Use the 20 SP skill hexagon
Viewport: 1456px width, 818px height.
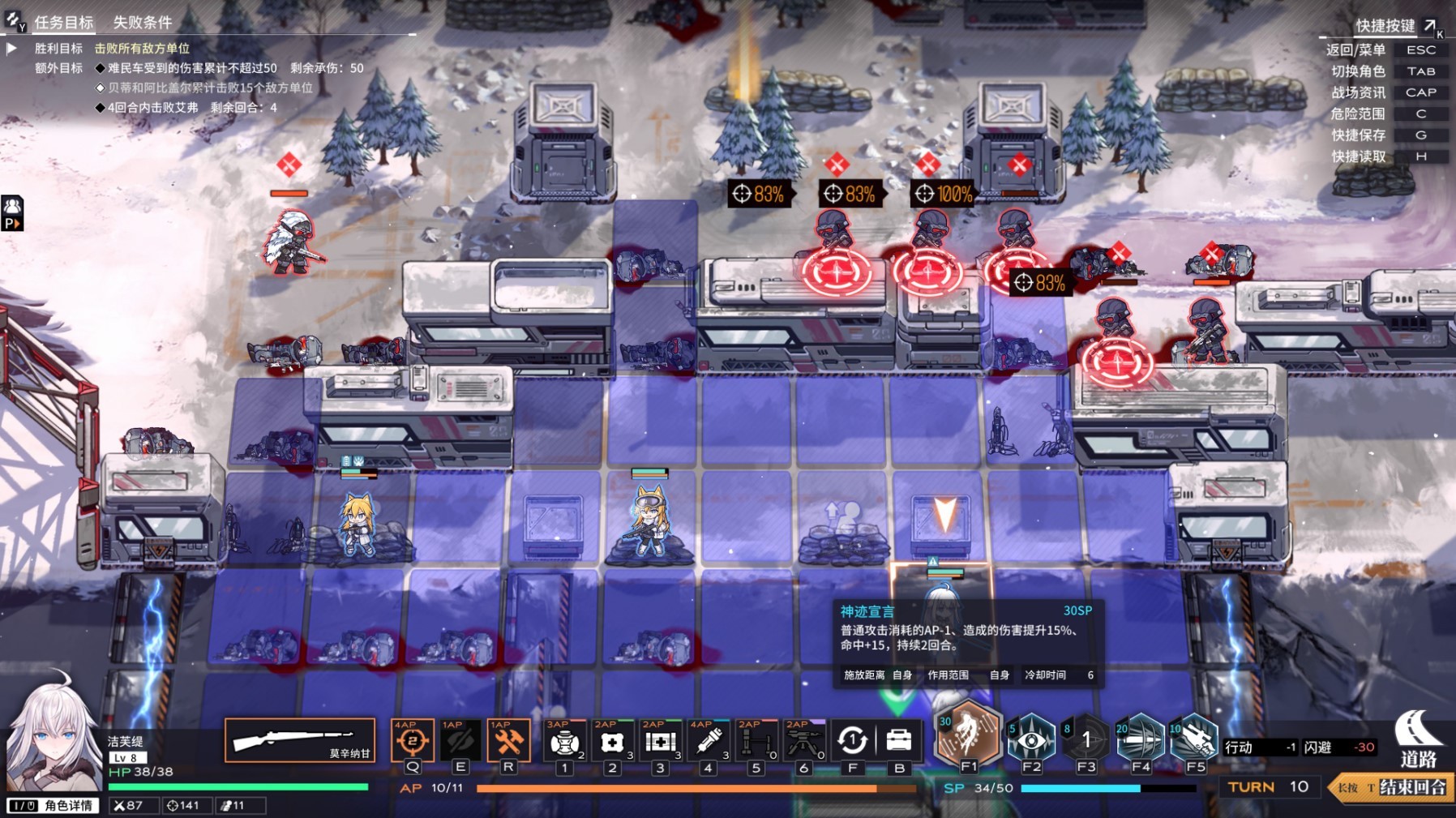click(1141, 738)
